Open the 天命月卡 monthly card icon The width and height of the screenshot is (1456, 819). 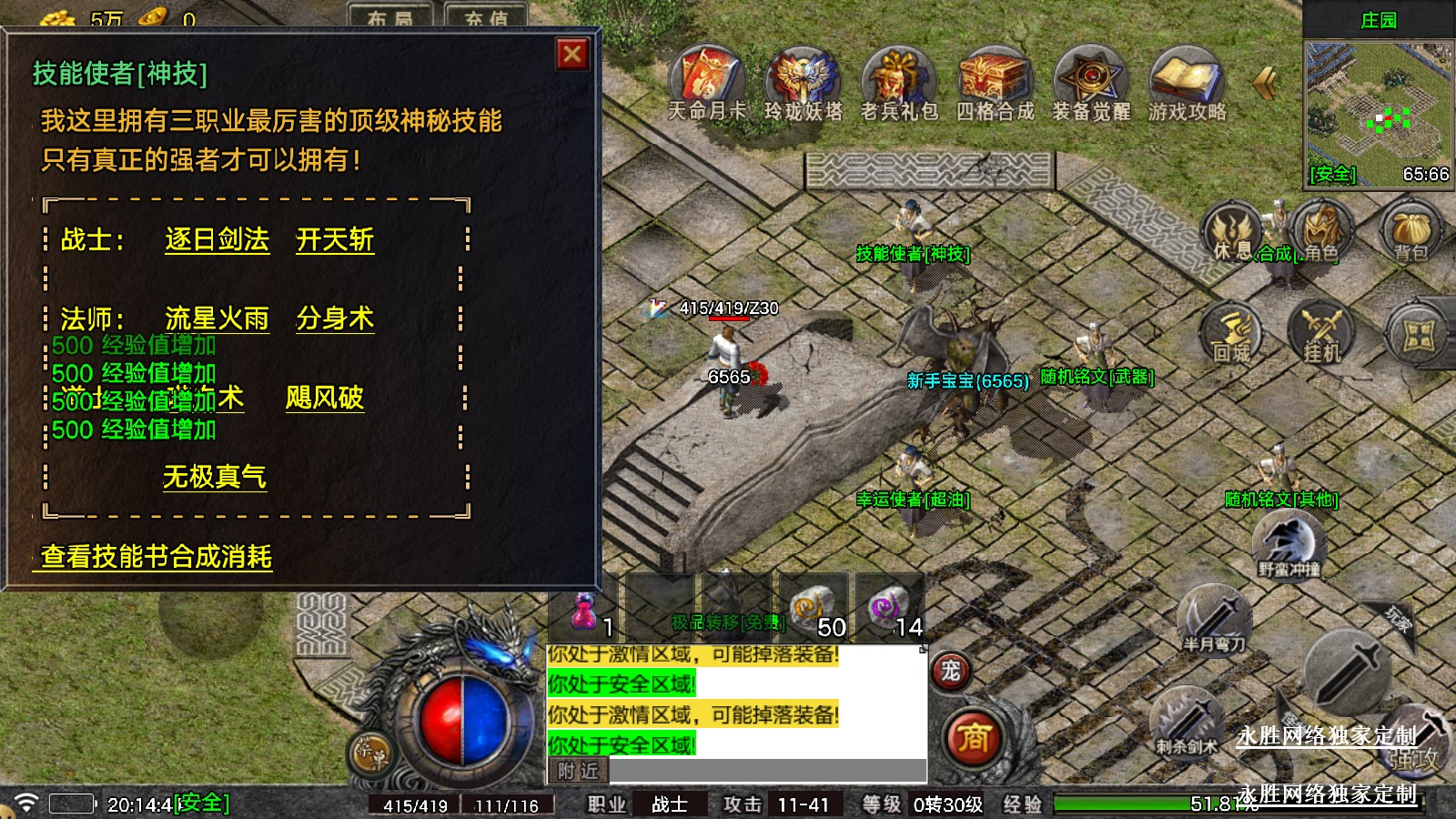point(707,80)
